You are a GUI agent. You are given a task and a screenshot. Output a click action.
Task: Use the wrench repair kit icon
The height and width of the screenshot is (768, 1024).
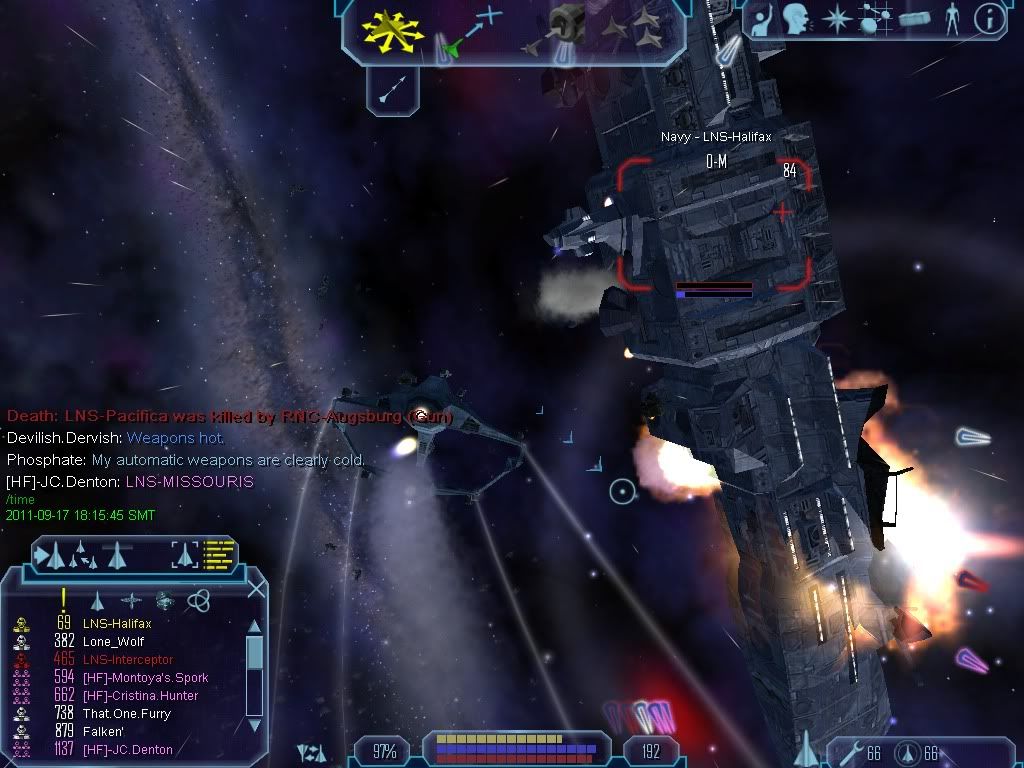[850, 752]
